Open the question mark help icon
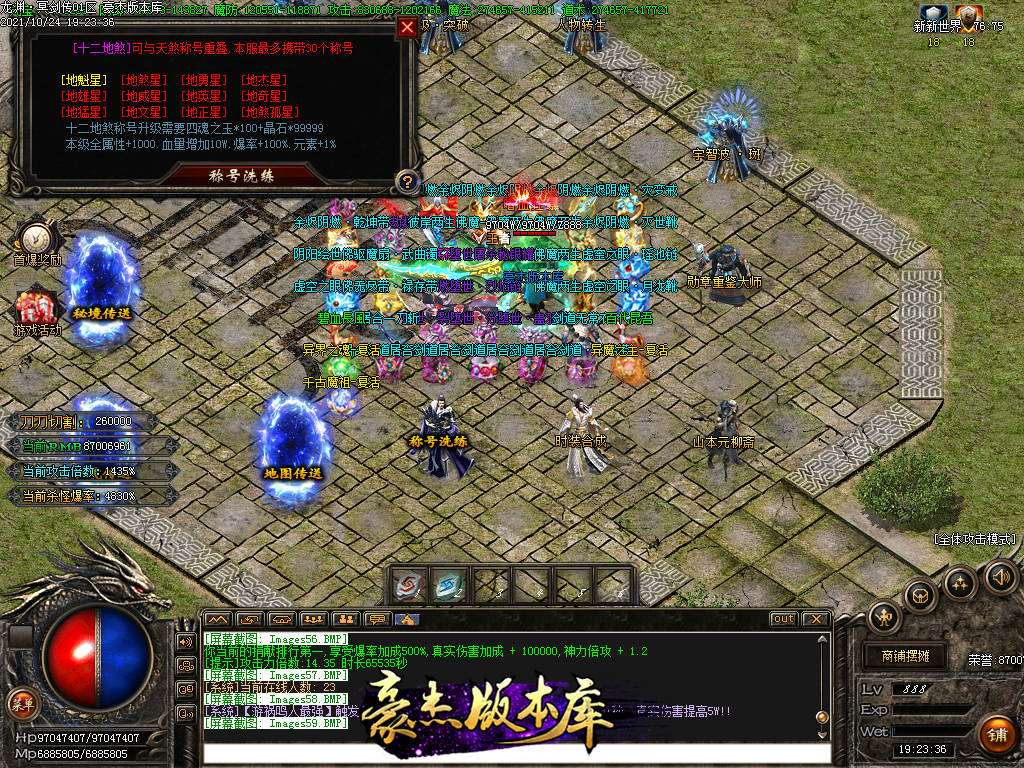This screenshot has width=1024, height=768. [x=406, y=182]
